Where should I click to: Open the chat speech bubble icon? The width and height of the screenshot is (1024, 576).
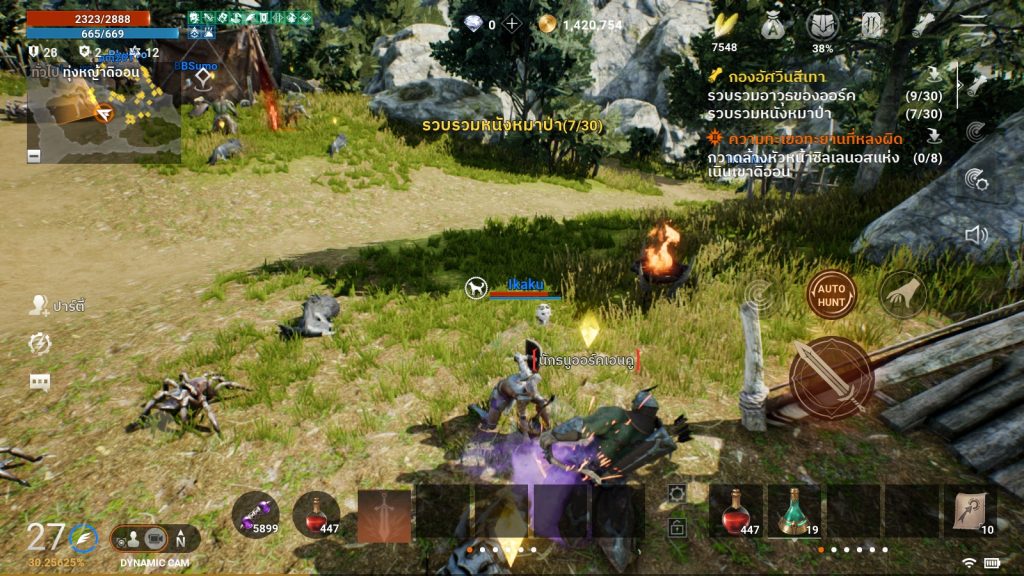40,382
